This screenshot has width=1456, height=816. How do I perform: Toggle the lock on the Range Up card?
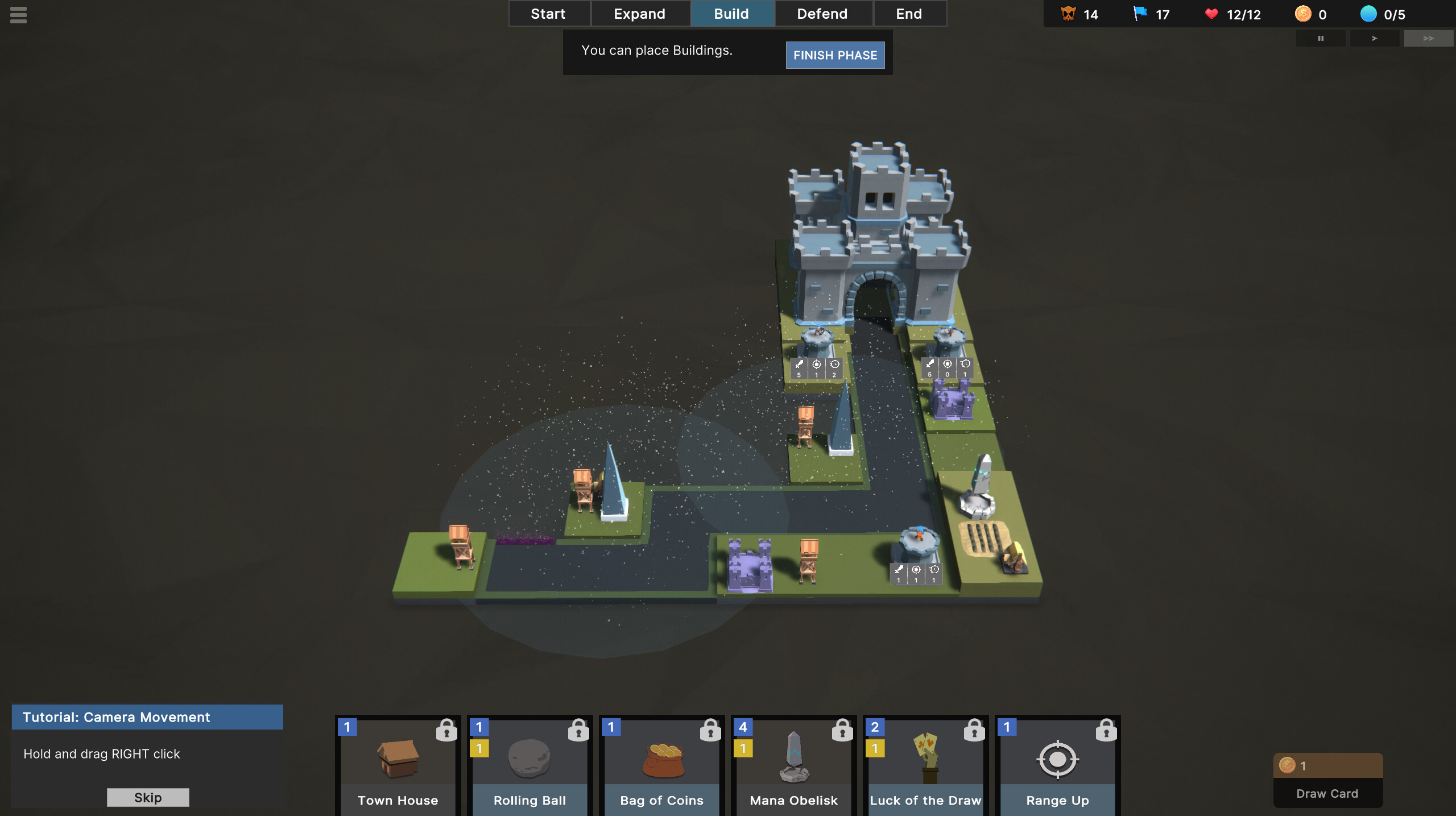click(x=1107, y=730)
